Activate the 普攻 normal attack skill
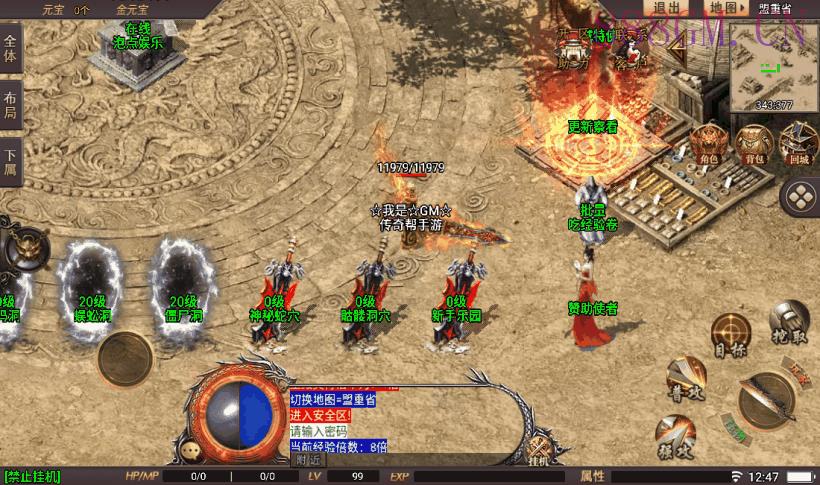Viewport: 820px width, 485px height. click(x=686, y=380)
